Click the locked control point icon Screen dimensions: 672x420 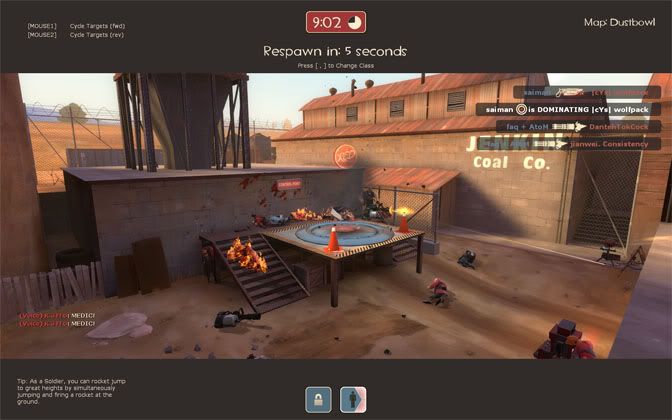[319, 398]
